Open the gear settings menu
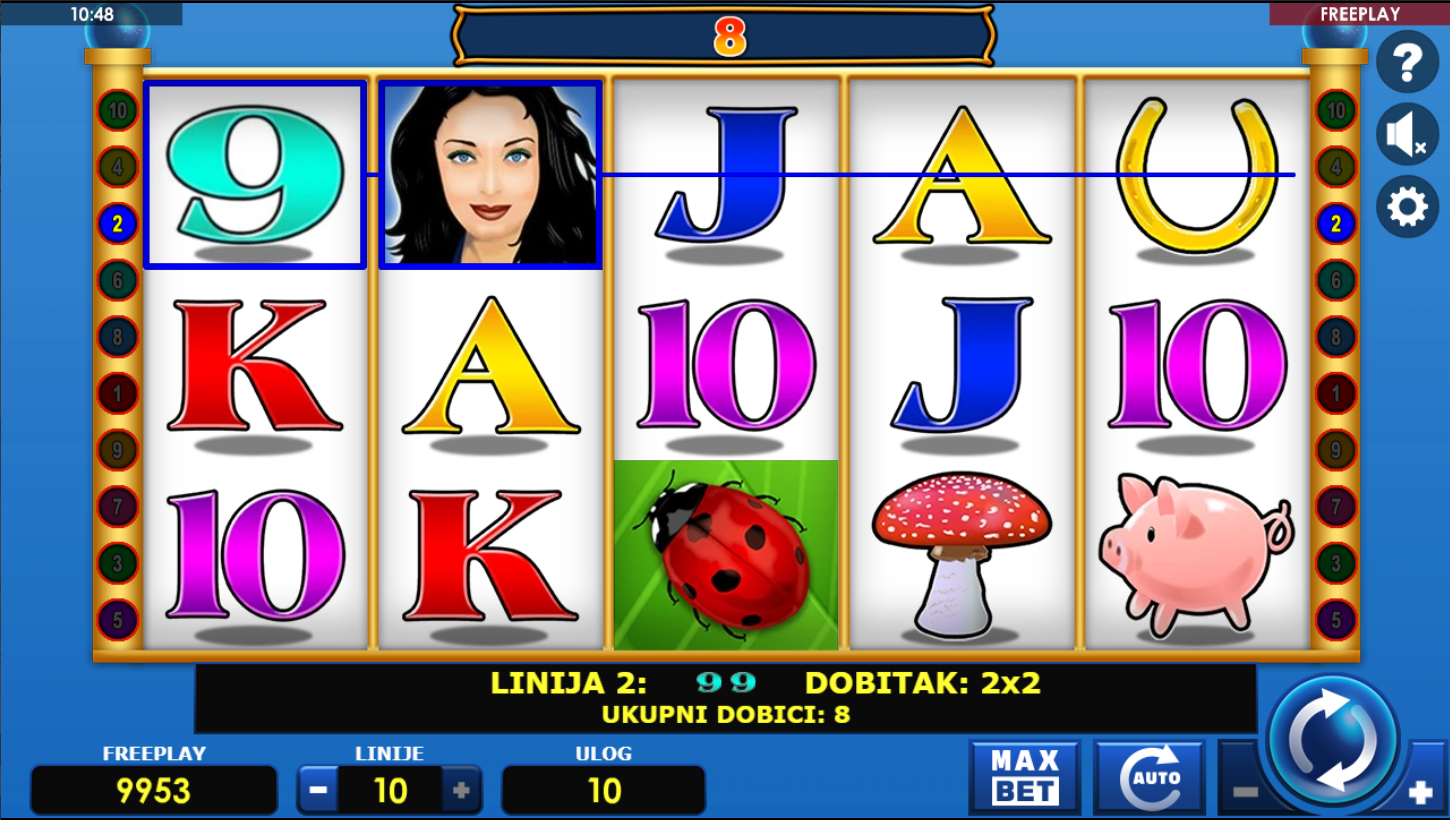This screenshot has height=820, width=1450. click(x=1407, y=207)
